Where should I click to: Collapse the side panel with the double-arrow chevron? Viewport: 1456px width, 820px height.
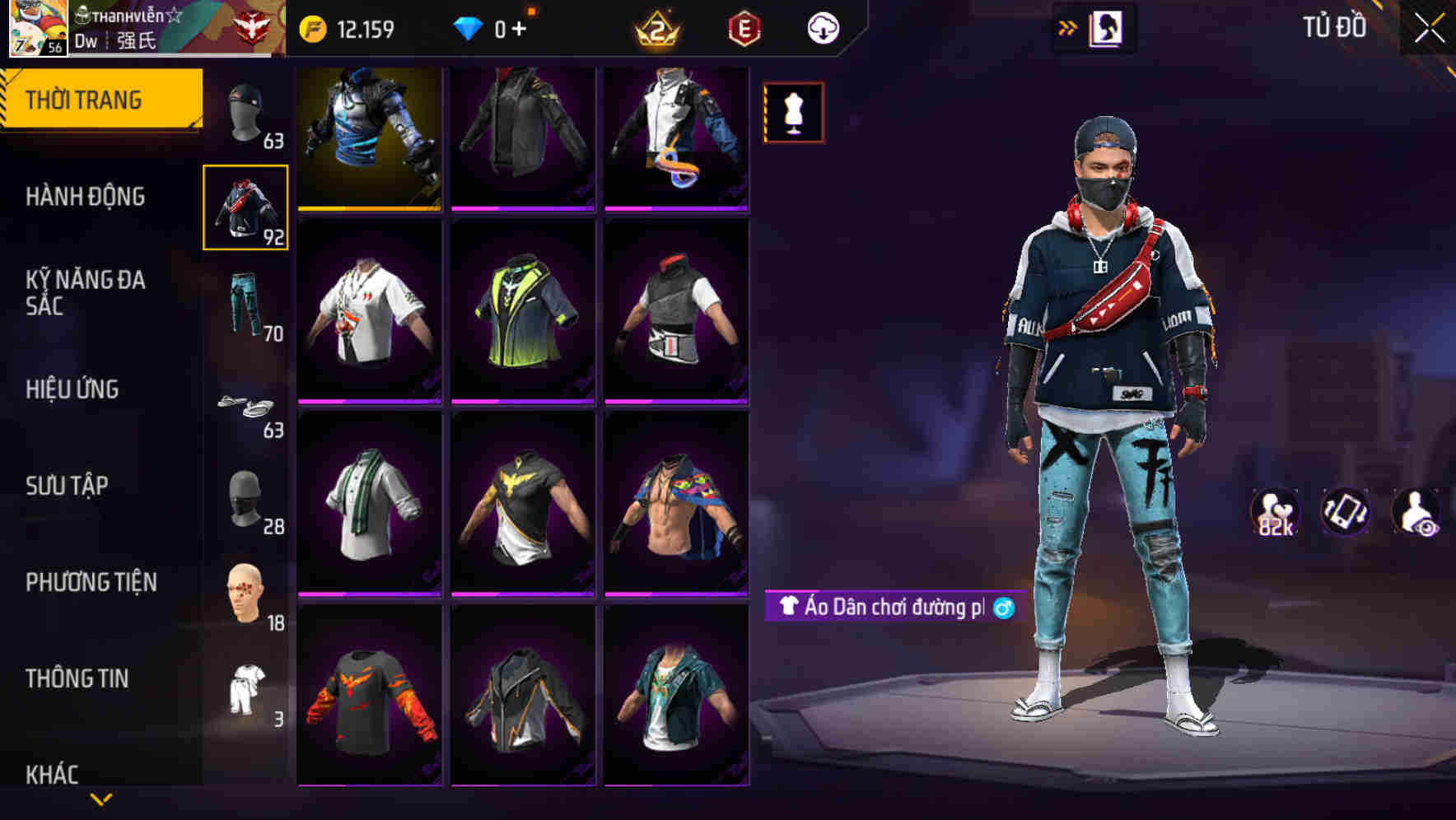(1066, 27)
